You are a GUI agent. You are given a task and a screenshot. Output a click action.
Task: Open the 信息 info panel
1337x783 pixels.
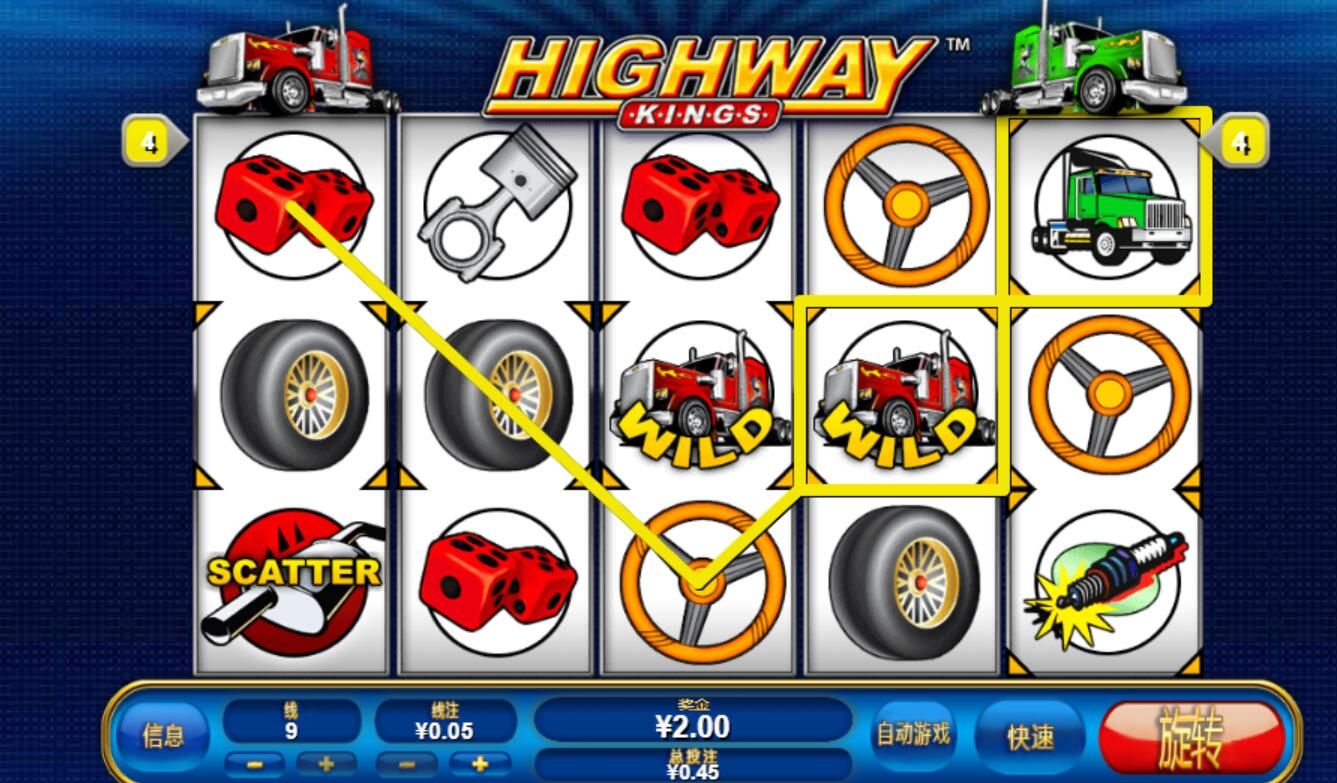164,736
